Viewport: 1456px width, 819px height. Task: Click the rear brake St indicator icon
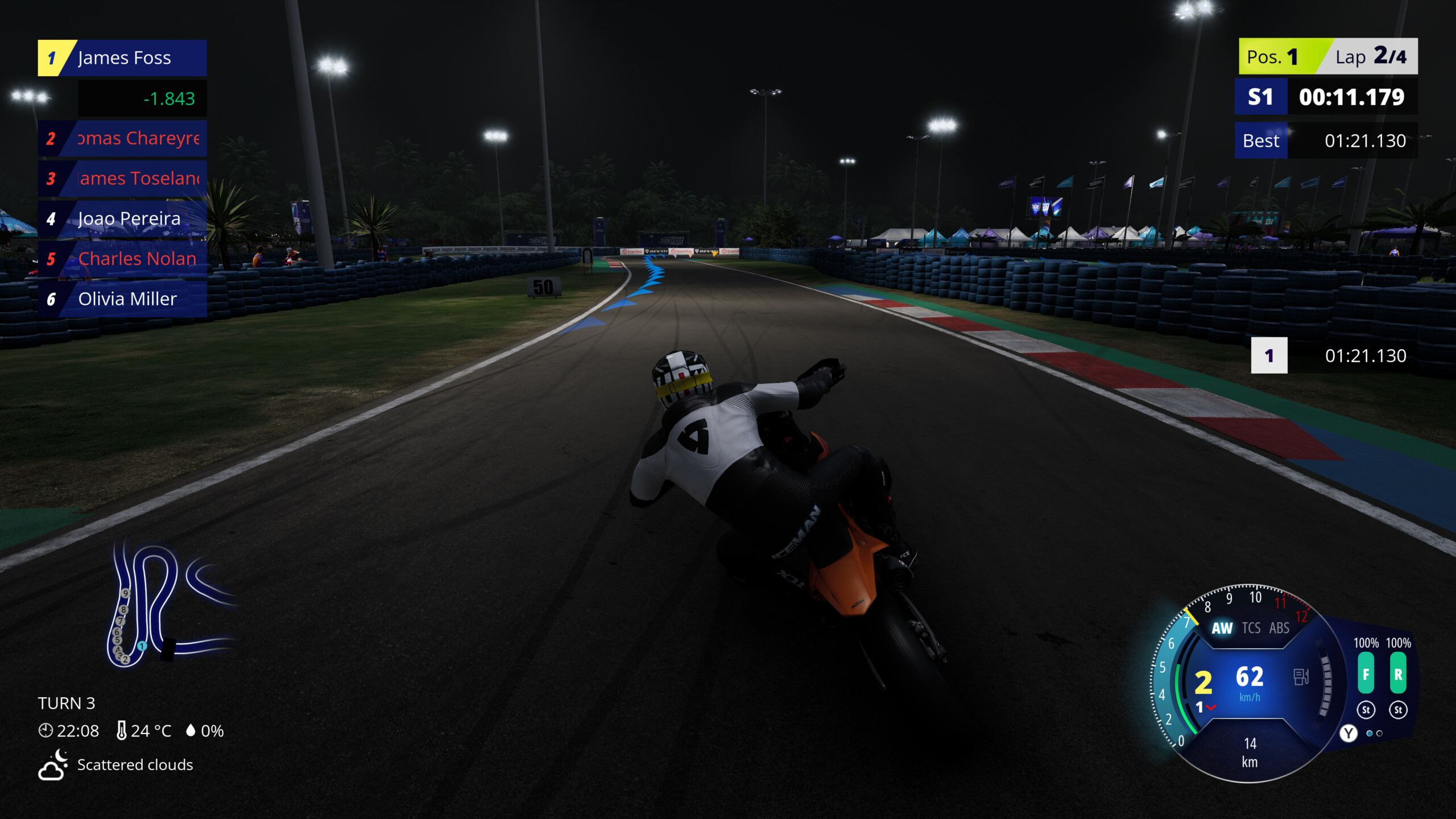[1399, 710]
